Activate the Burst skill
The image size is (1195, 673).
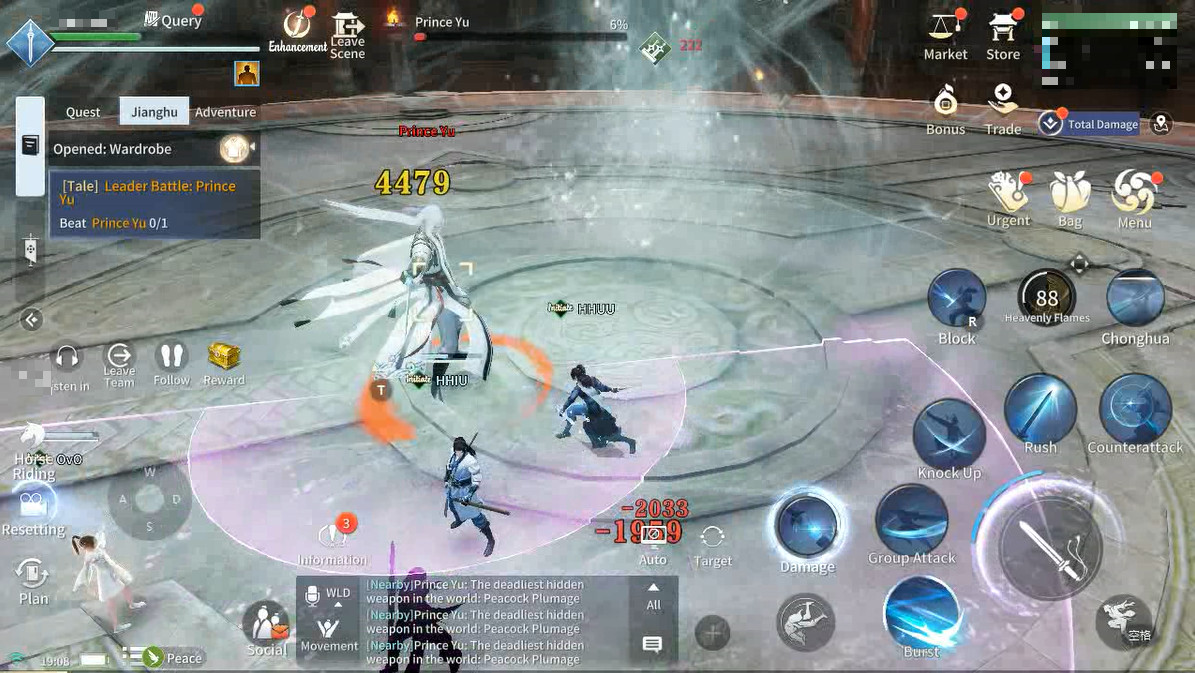pos(921,615)
